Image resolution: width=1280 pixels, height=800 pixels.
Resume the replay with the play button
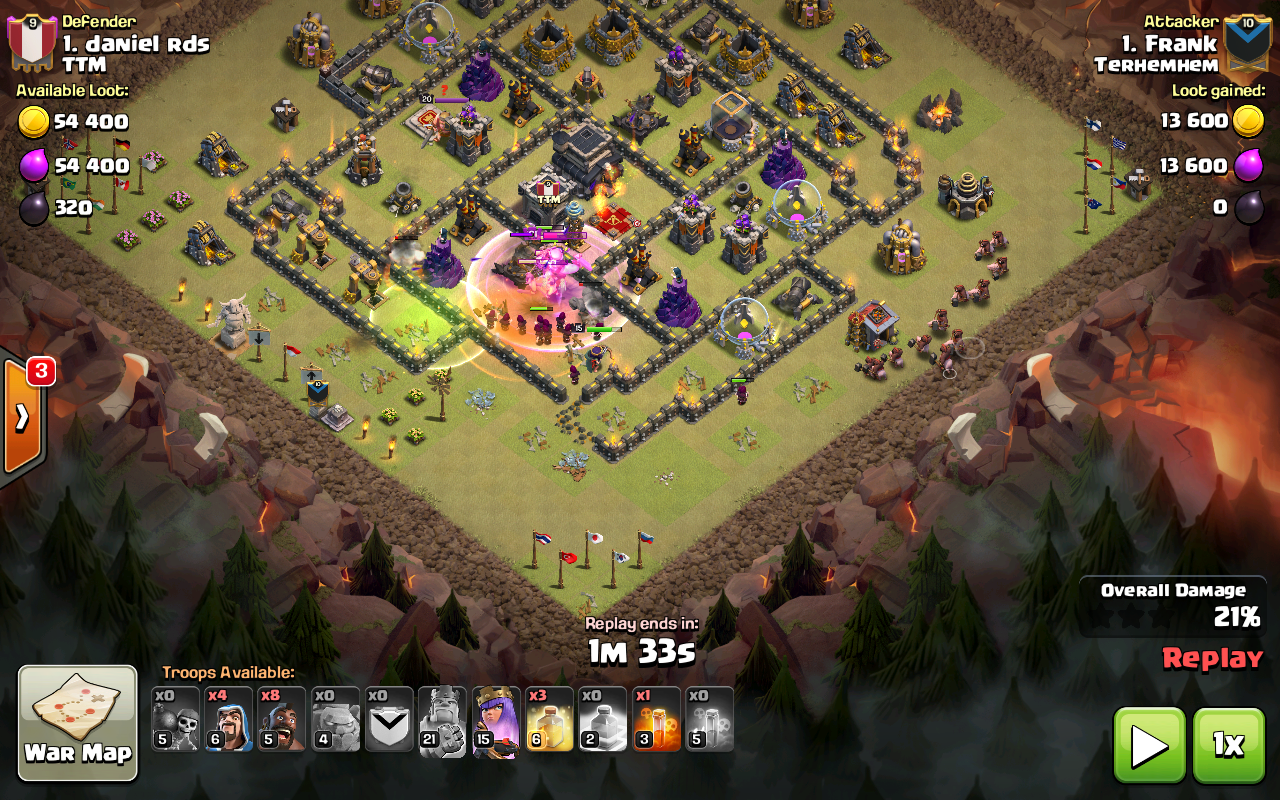point(1149,745)
